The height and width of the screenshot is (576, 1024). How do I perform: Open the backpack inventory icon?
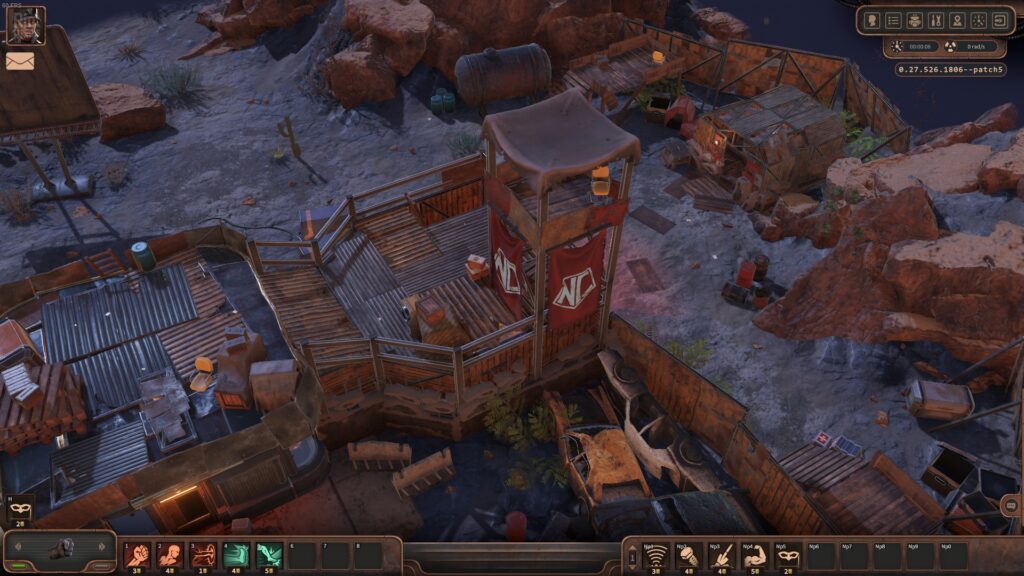pyautogui.click(x=915, y=21)
